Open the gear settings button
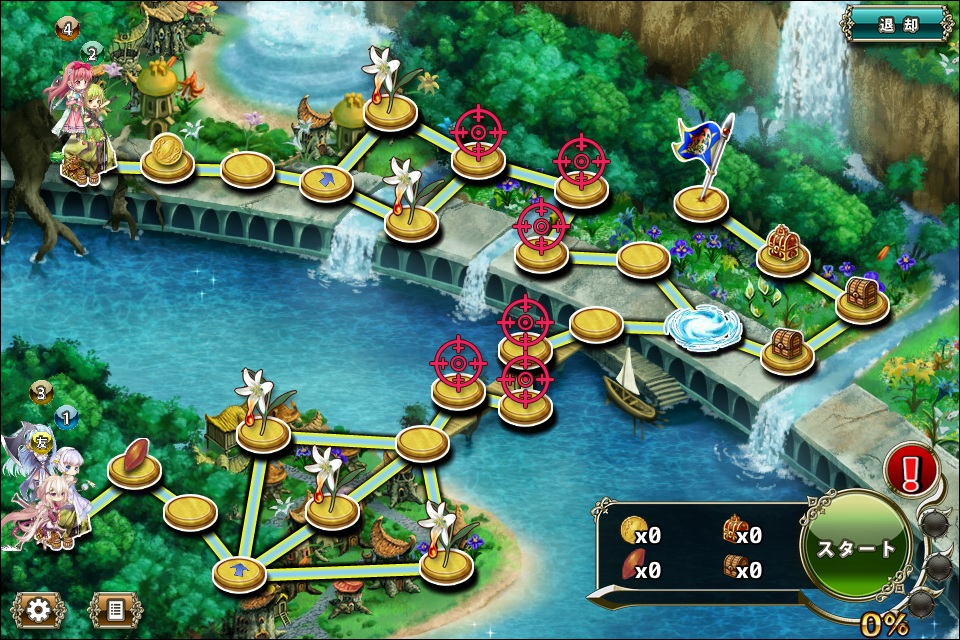Screen dimensions: 960x640 [40, 609]
